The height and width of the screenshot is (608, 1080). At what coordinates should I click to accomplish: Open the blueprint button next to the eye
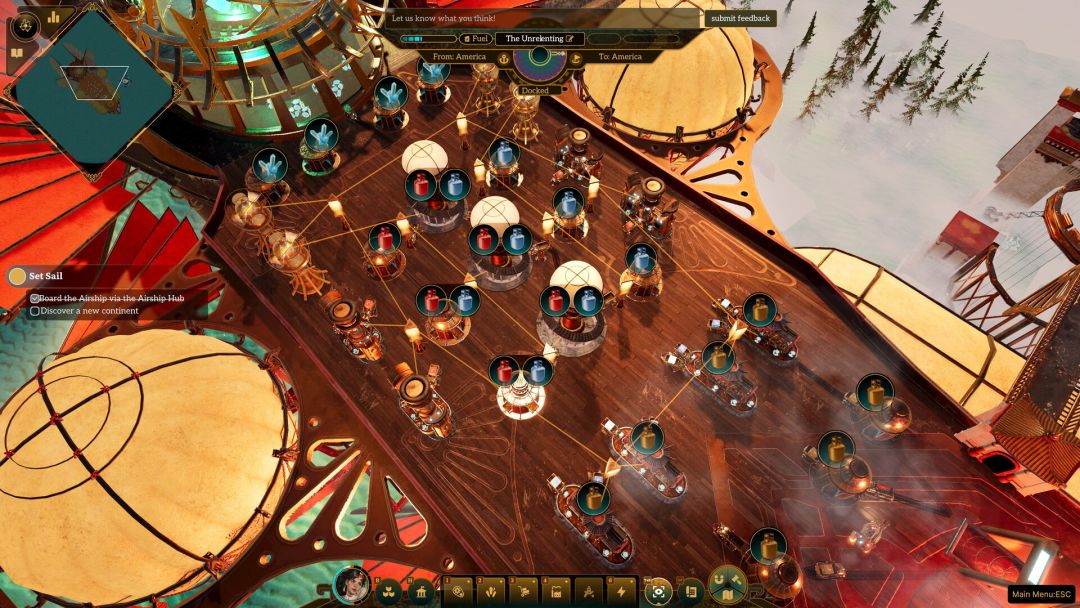691,592
